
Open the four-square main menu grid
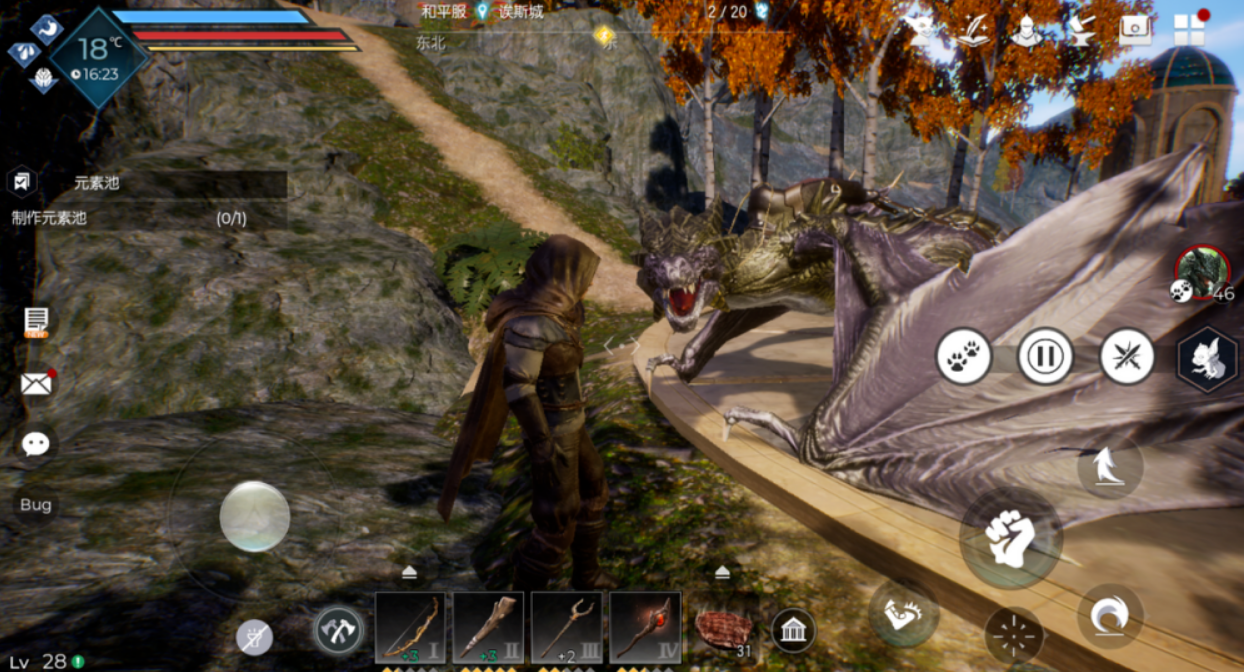1188,29
